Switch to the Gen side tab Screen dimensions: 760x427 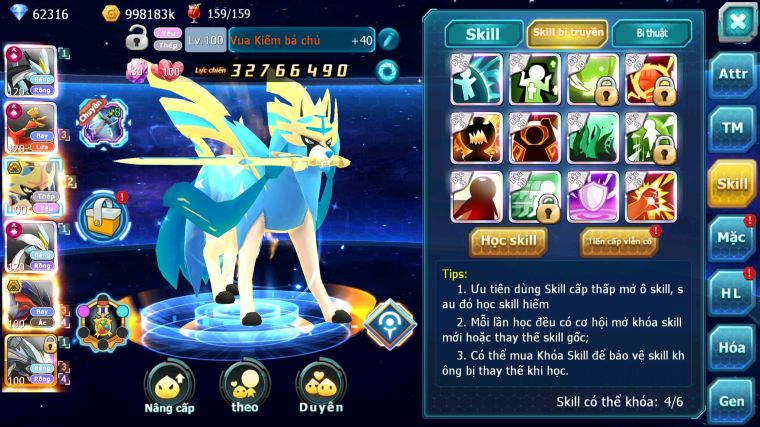point(732,401)
